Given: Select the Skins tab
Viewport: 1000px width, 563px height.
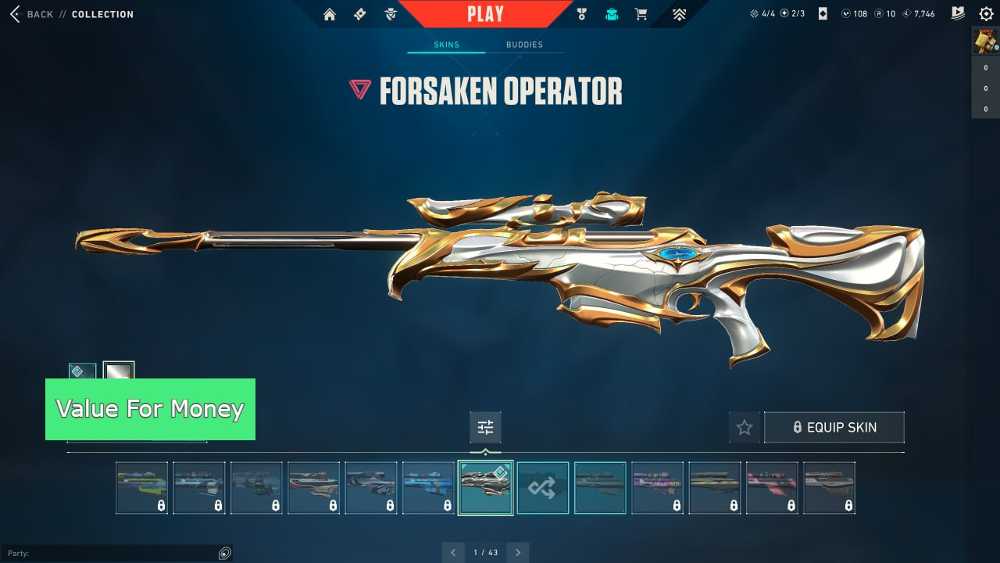Looking at the screenshot, I should point(446,45).
